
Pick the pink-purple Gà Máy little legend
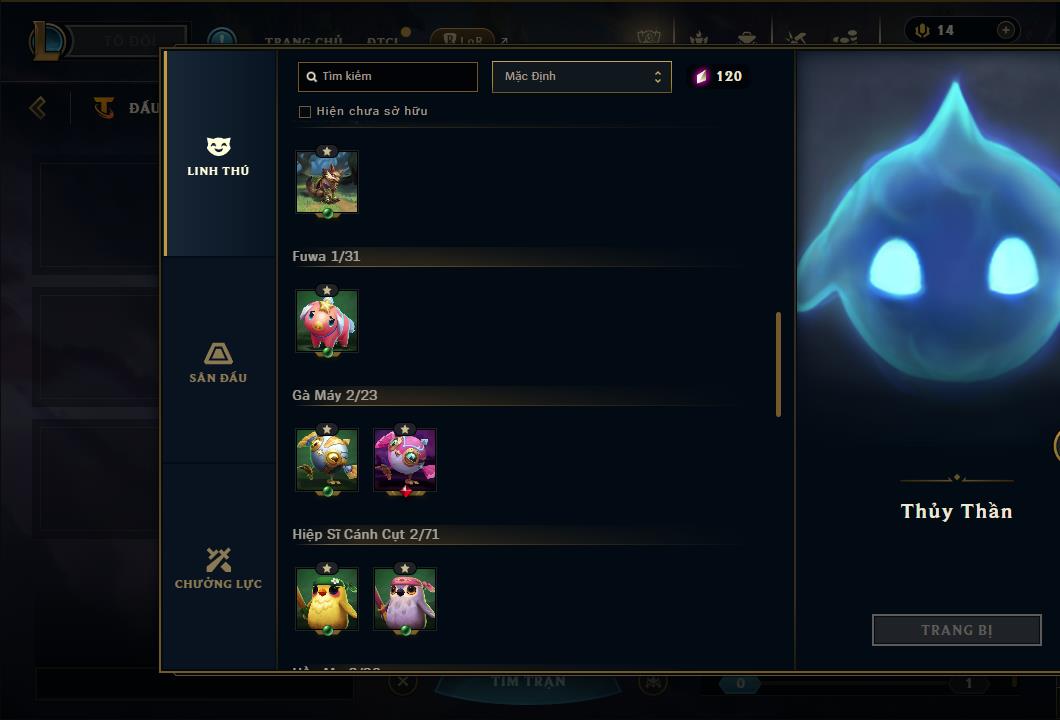(405, 460)
